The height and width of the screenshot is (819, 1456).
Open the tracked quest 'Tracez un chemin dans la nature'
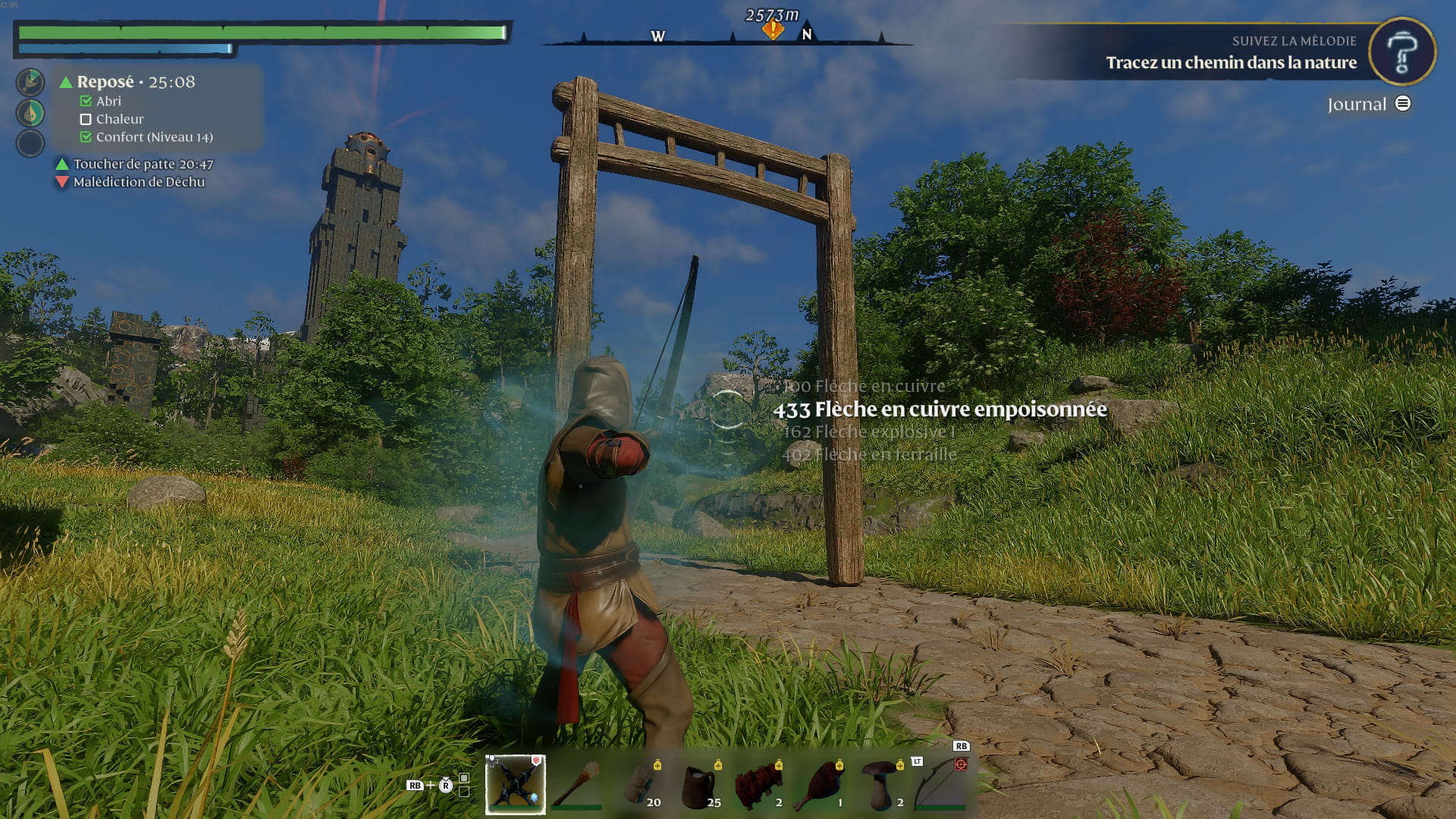(1231, 63)
